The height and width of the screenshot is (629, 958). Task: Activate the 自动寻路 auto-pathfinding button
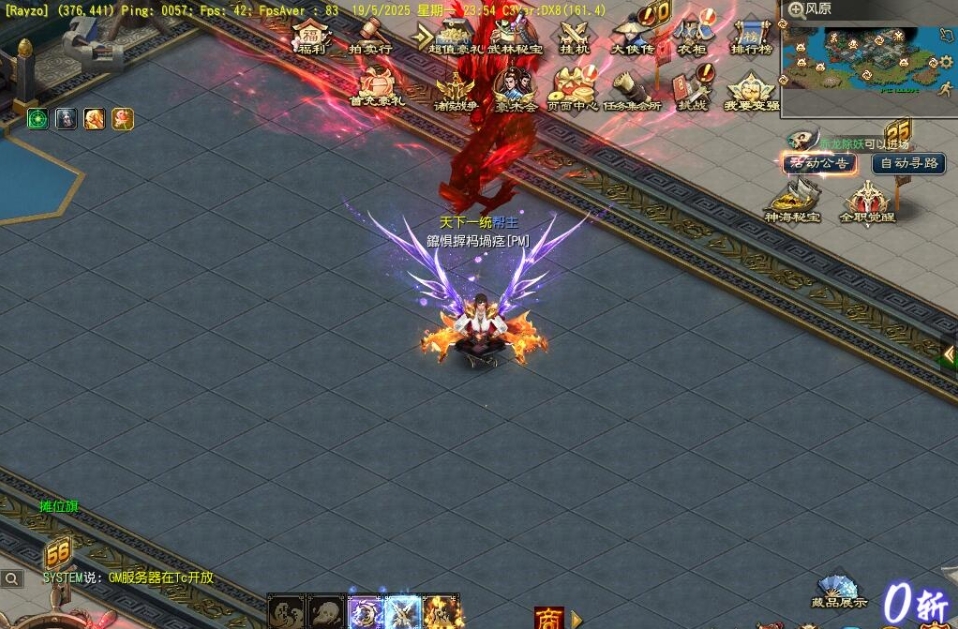[x=908, y=163]
